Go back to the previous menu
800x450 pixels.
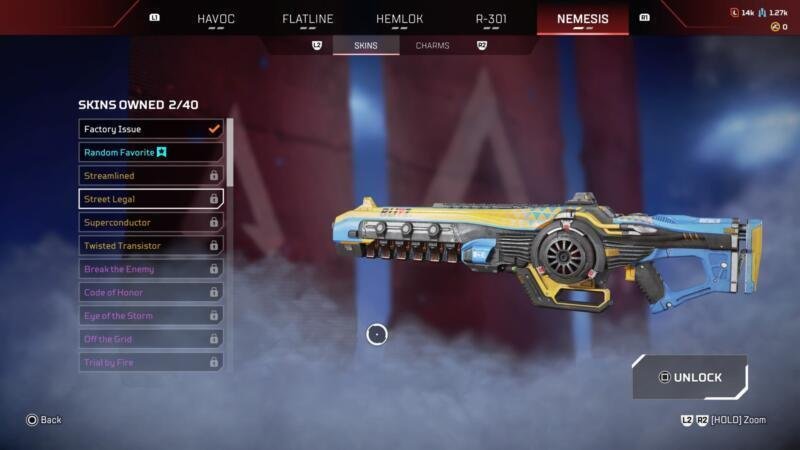[x=43, y=420]
